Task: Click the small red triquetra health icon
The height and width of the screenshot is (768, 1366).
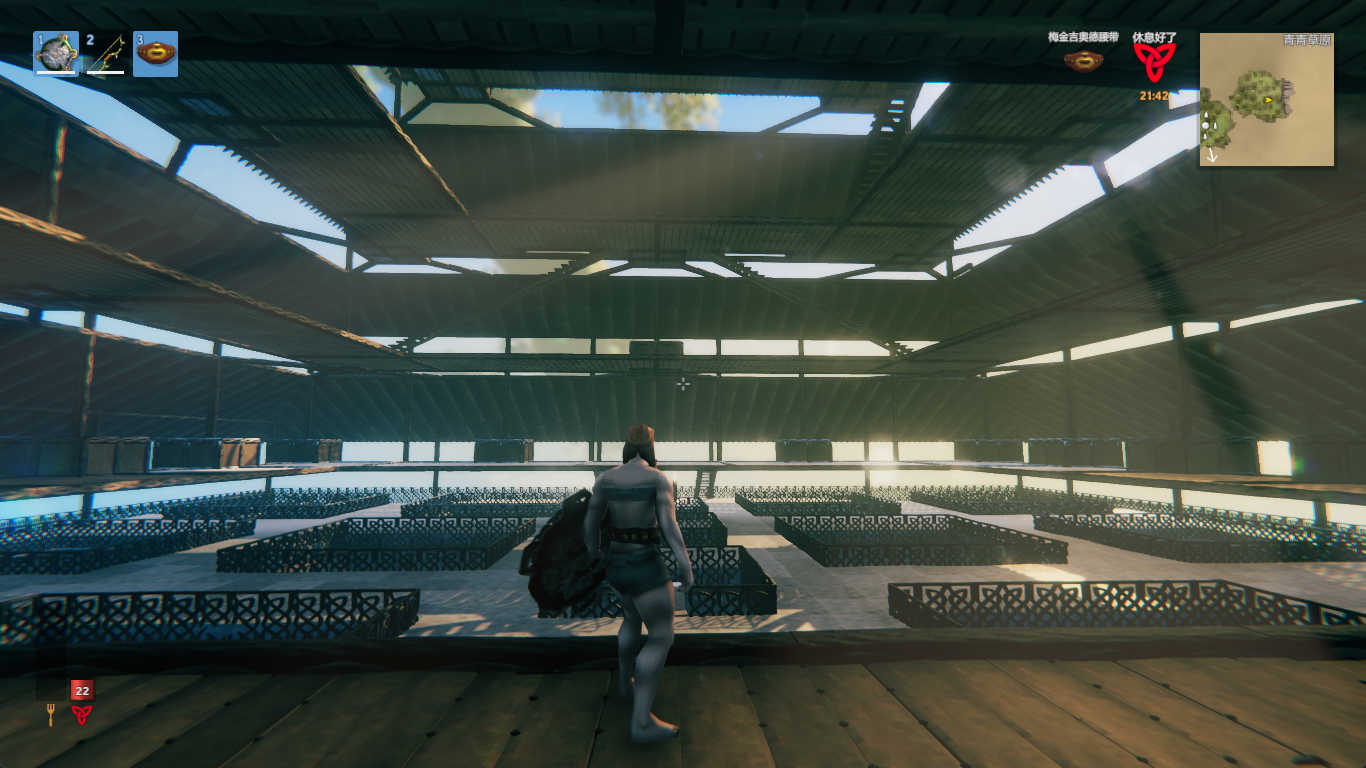Action: click(x=81, y=714)
